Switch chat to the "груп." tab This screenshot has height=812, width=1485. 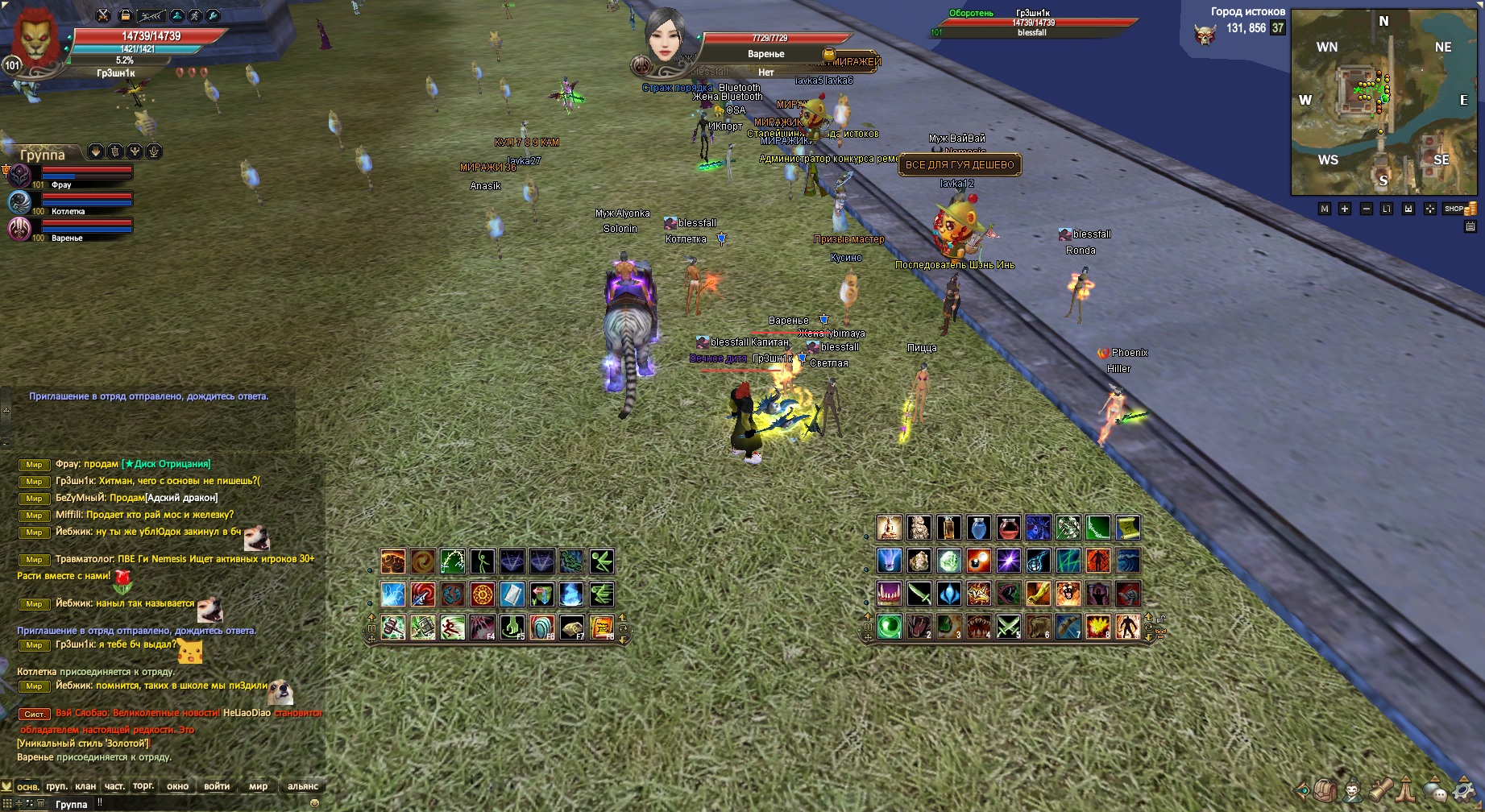56,786
